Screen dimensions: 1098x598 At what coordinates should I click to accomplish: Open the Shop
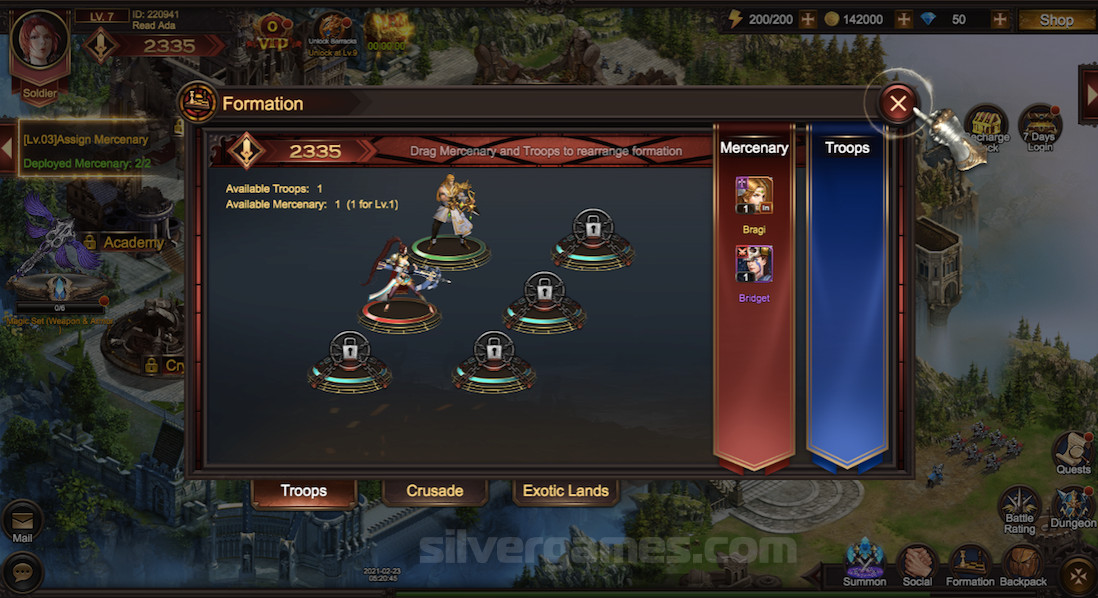pyautogui.click(x=1056, y=20)
